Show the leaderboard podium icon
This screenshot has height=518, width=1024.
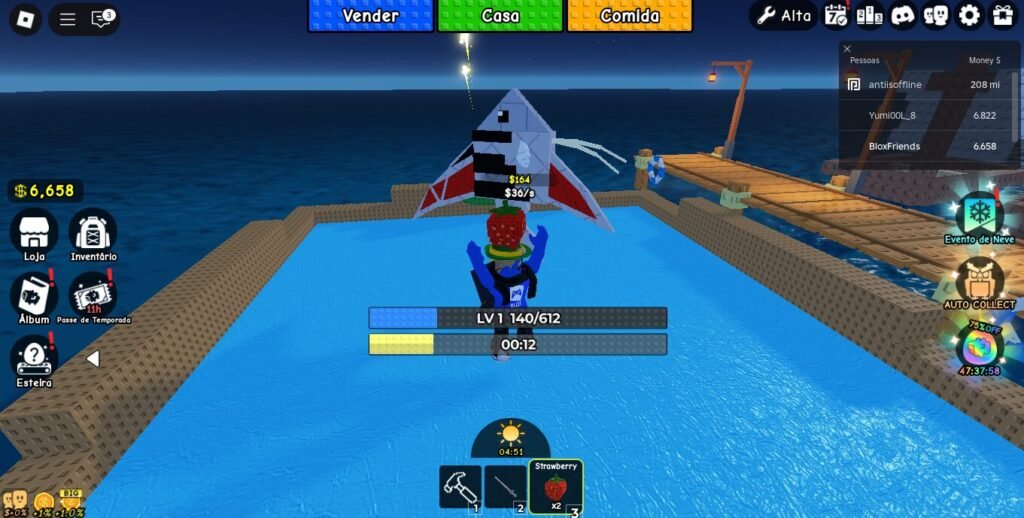click(x=869, y=15)
